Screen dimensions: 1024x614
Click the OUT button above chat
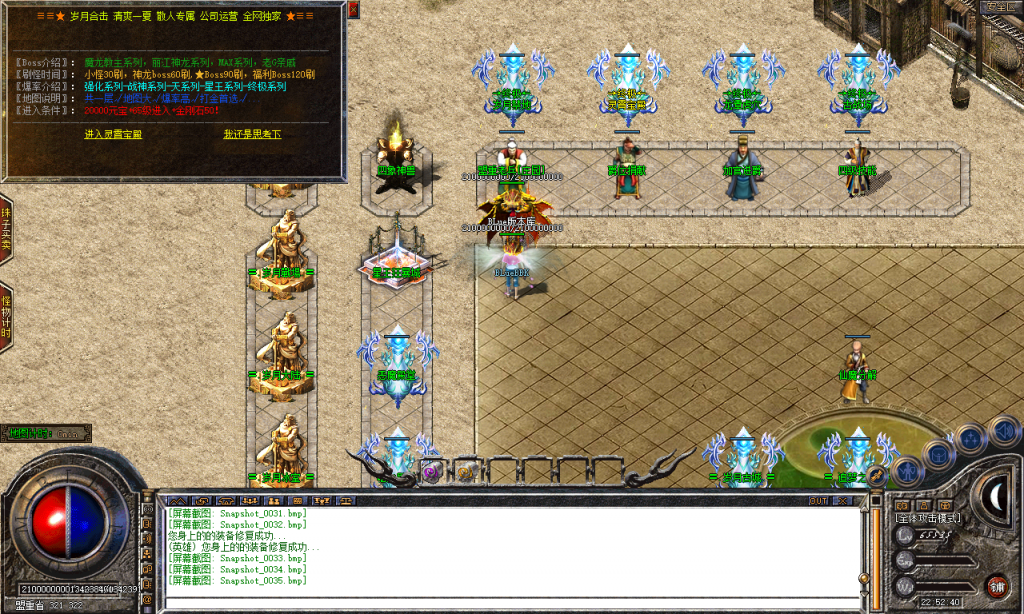tap(818, 500)
